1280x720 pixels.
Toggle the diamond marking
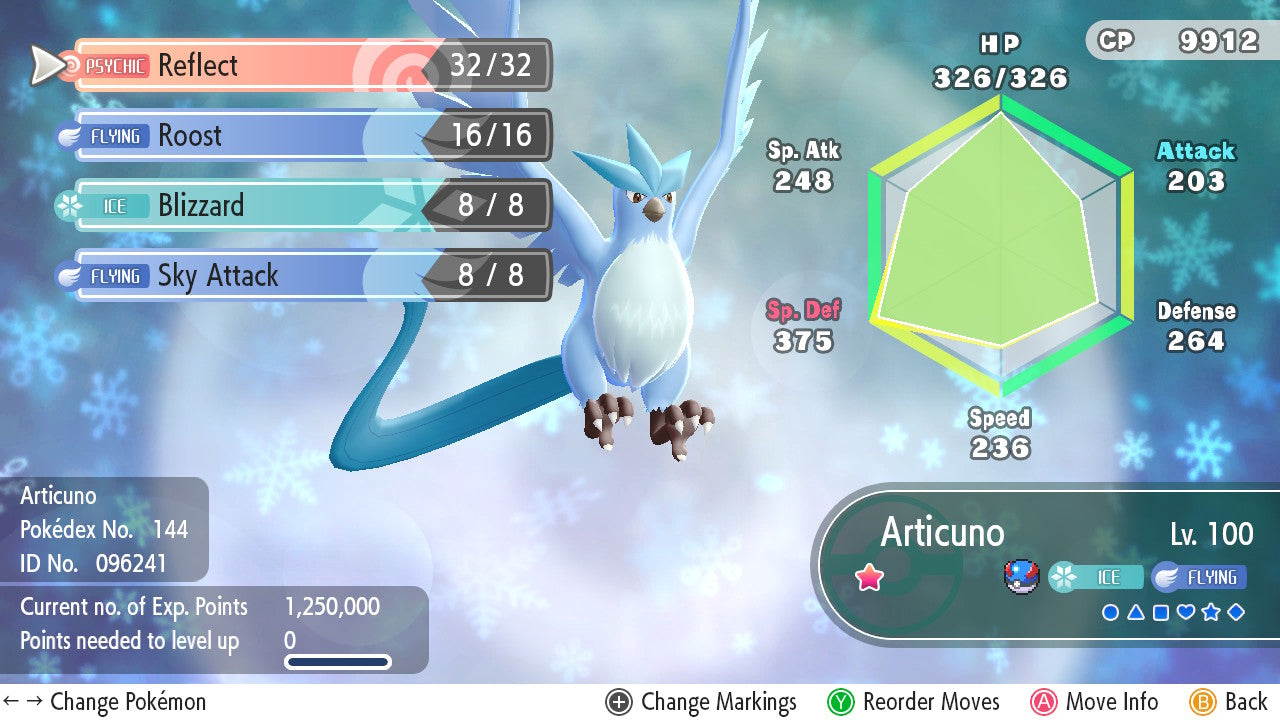[x=1236, y=612]
